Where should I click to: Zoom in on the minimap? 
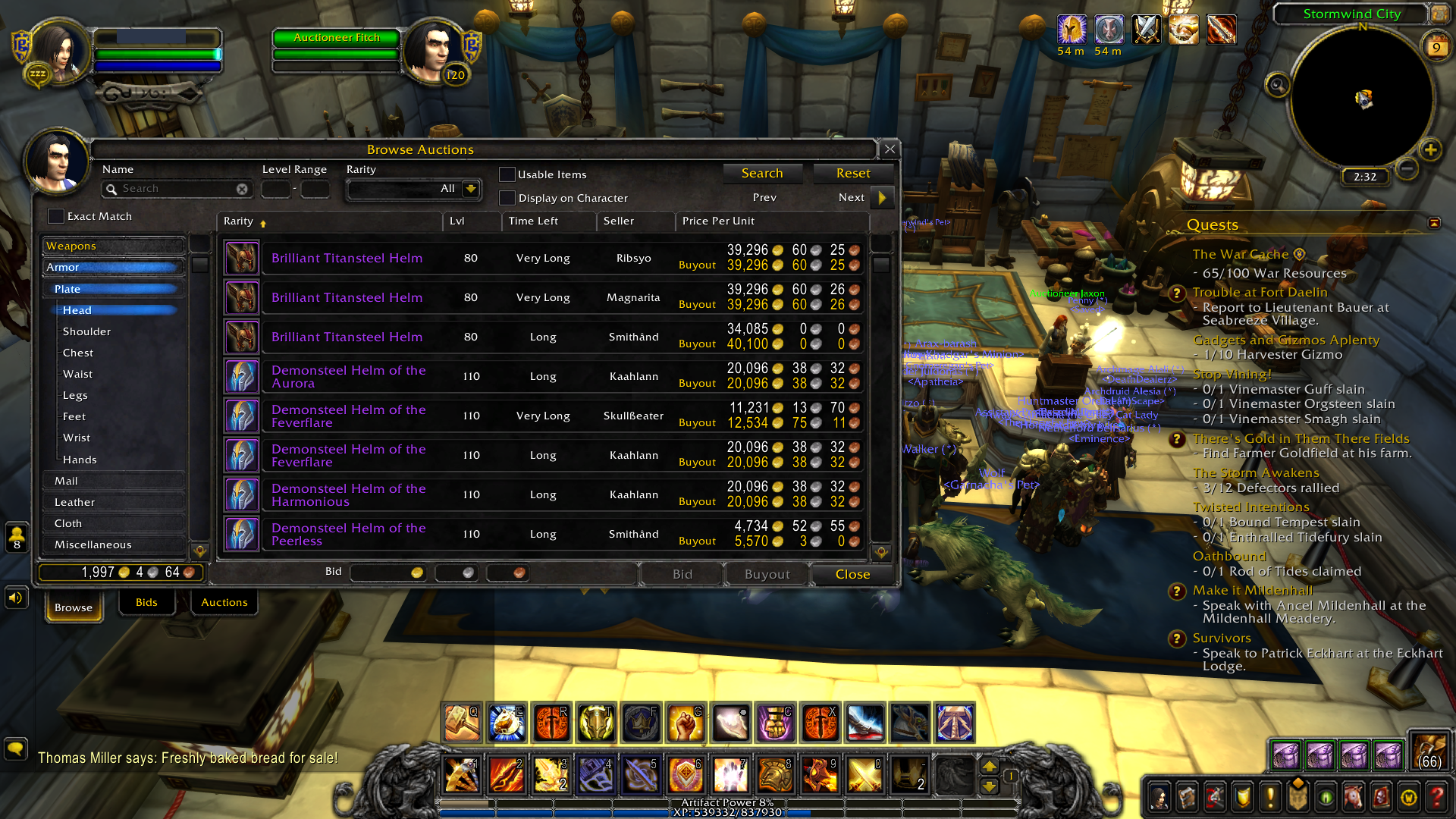[1430, 149]
